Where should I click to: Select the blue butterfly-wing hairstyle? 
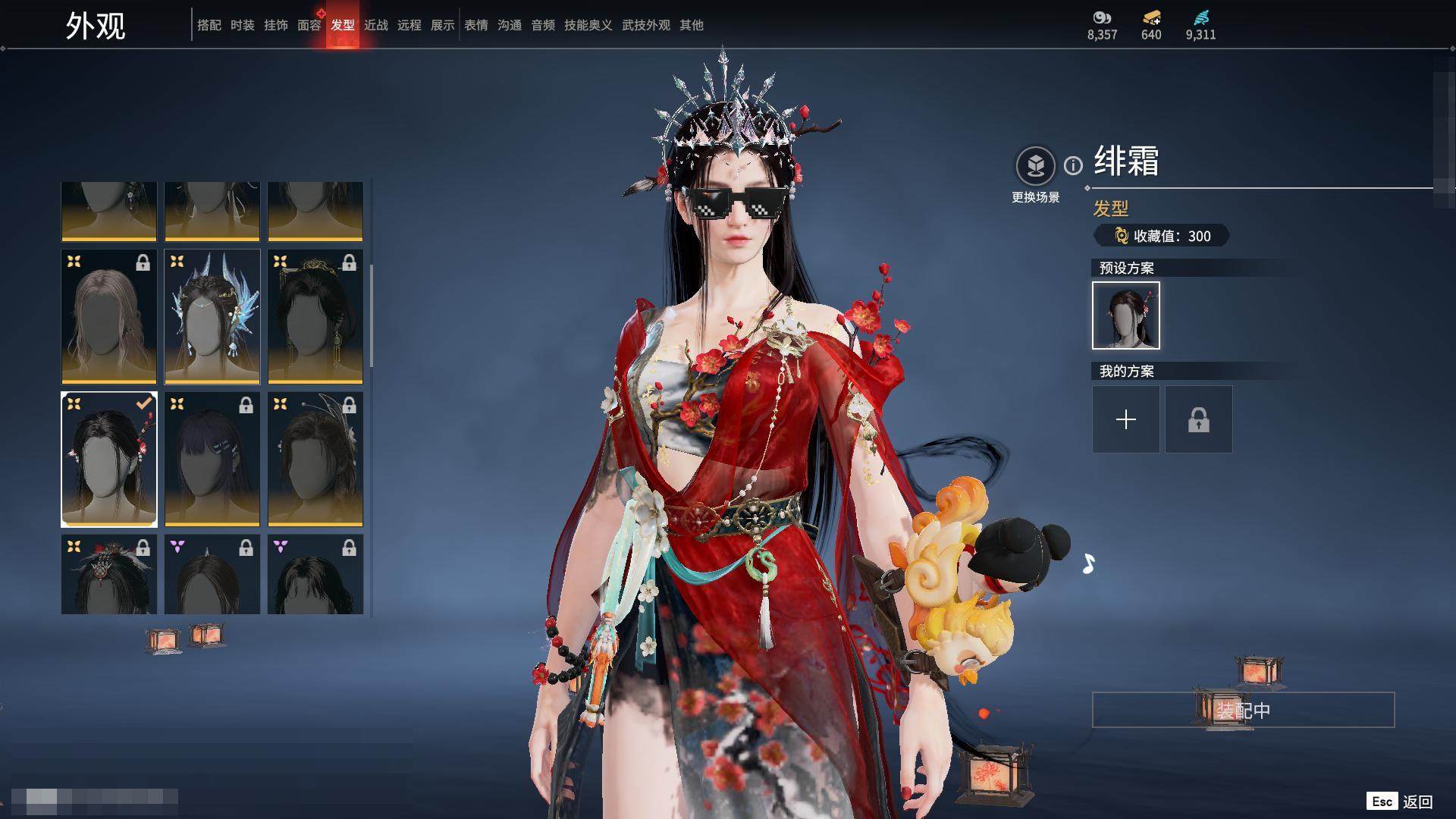click(x=212, y=317)
